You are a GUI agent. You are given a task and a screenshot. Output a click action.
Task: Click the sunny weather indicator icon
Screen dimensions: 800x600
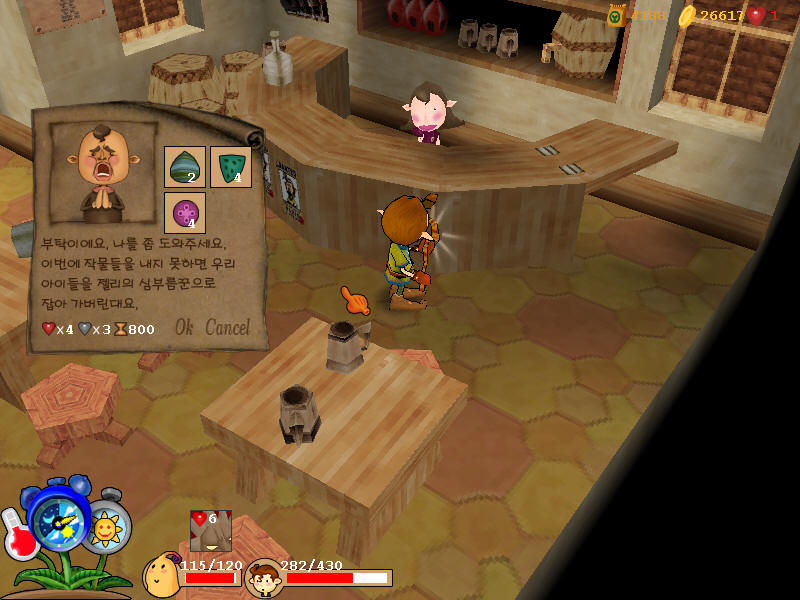point(106,528)
